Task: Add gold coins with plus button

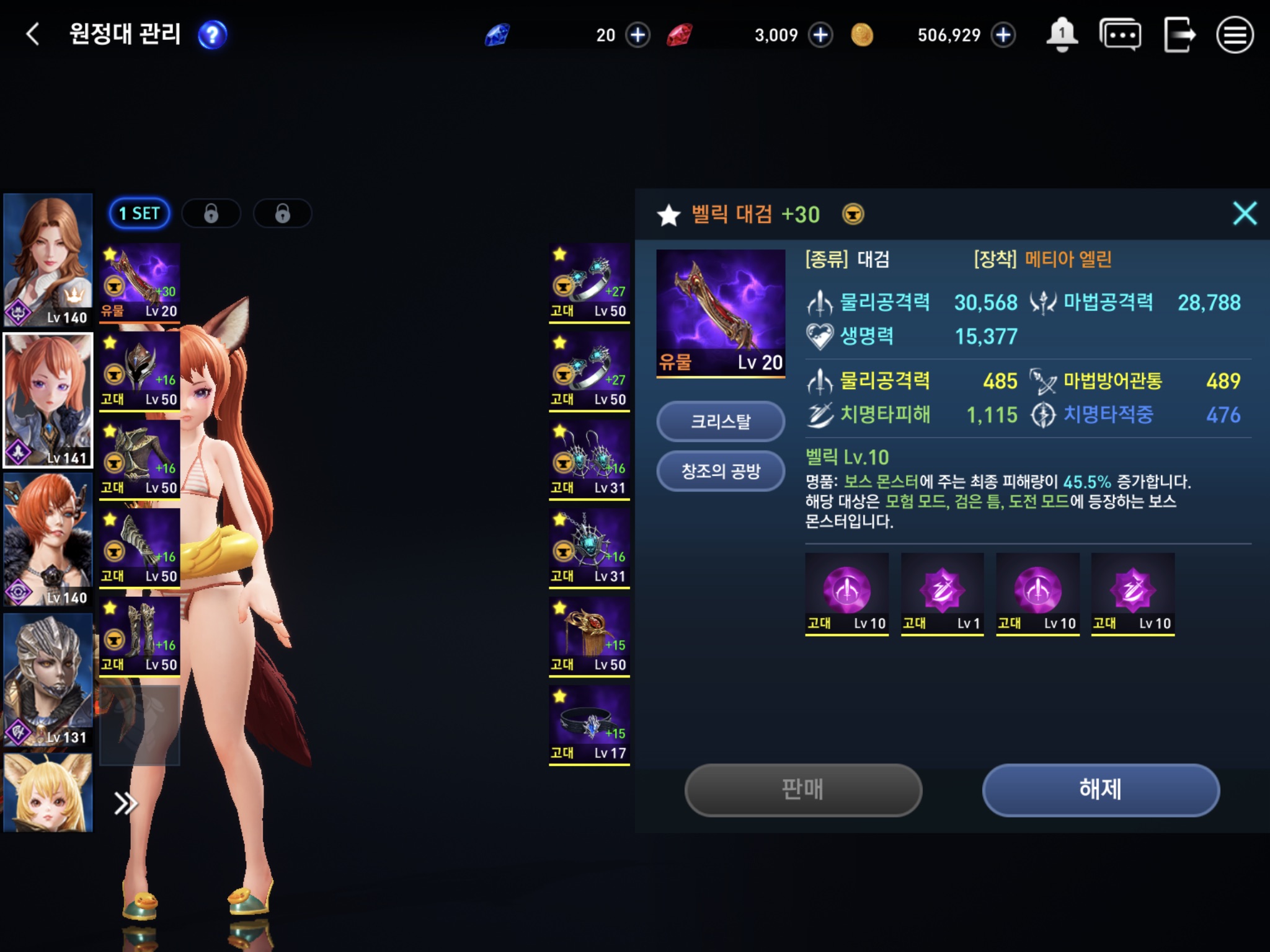Action: (x=1003, y=35)
